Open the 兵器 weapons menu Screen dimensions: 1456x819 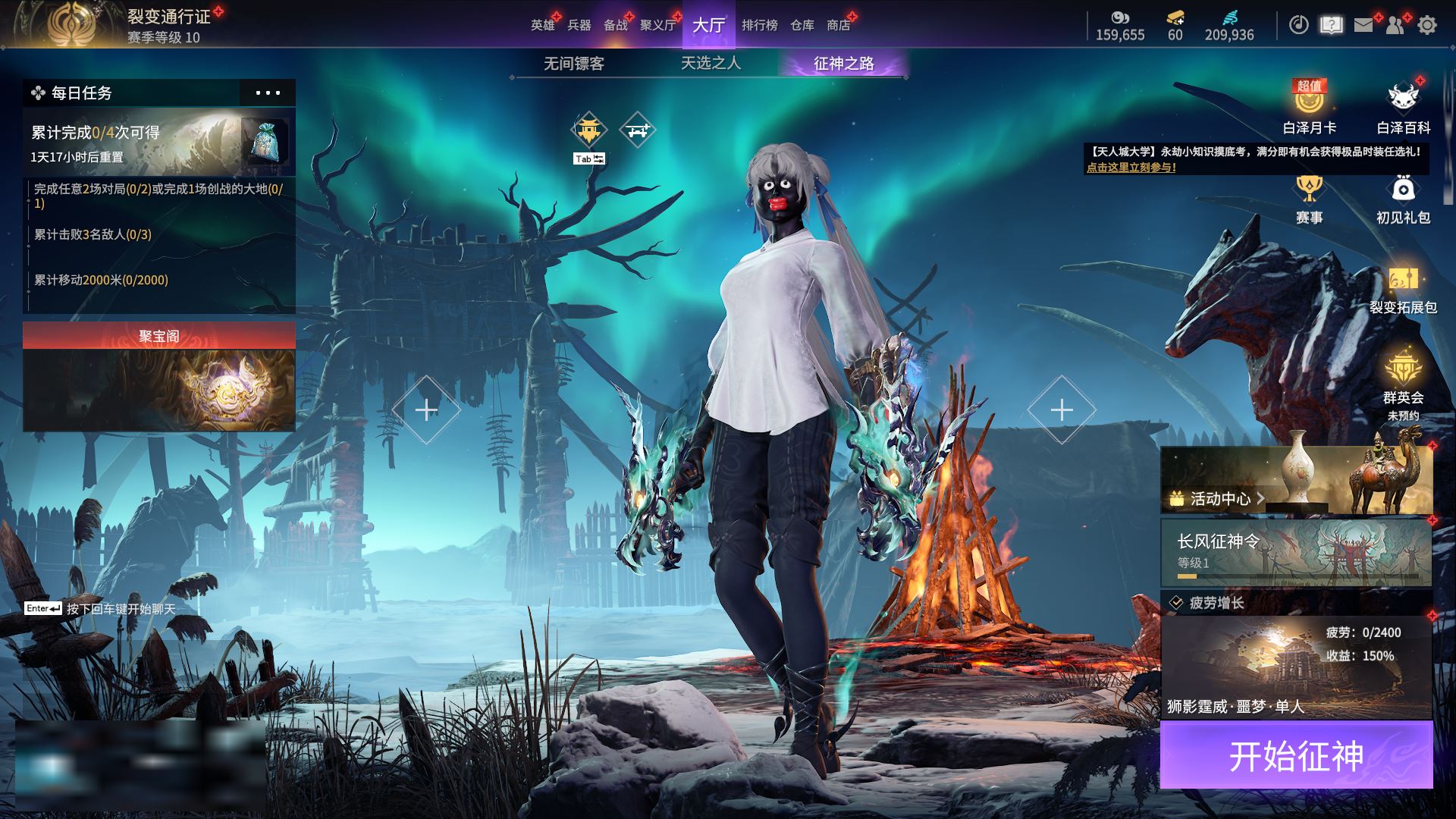tap(579, 25)
